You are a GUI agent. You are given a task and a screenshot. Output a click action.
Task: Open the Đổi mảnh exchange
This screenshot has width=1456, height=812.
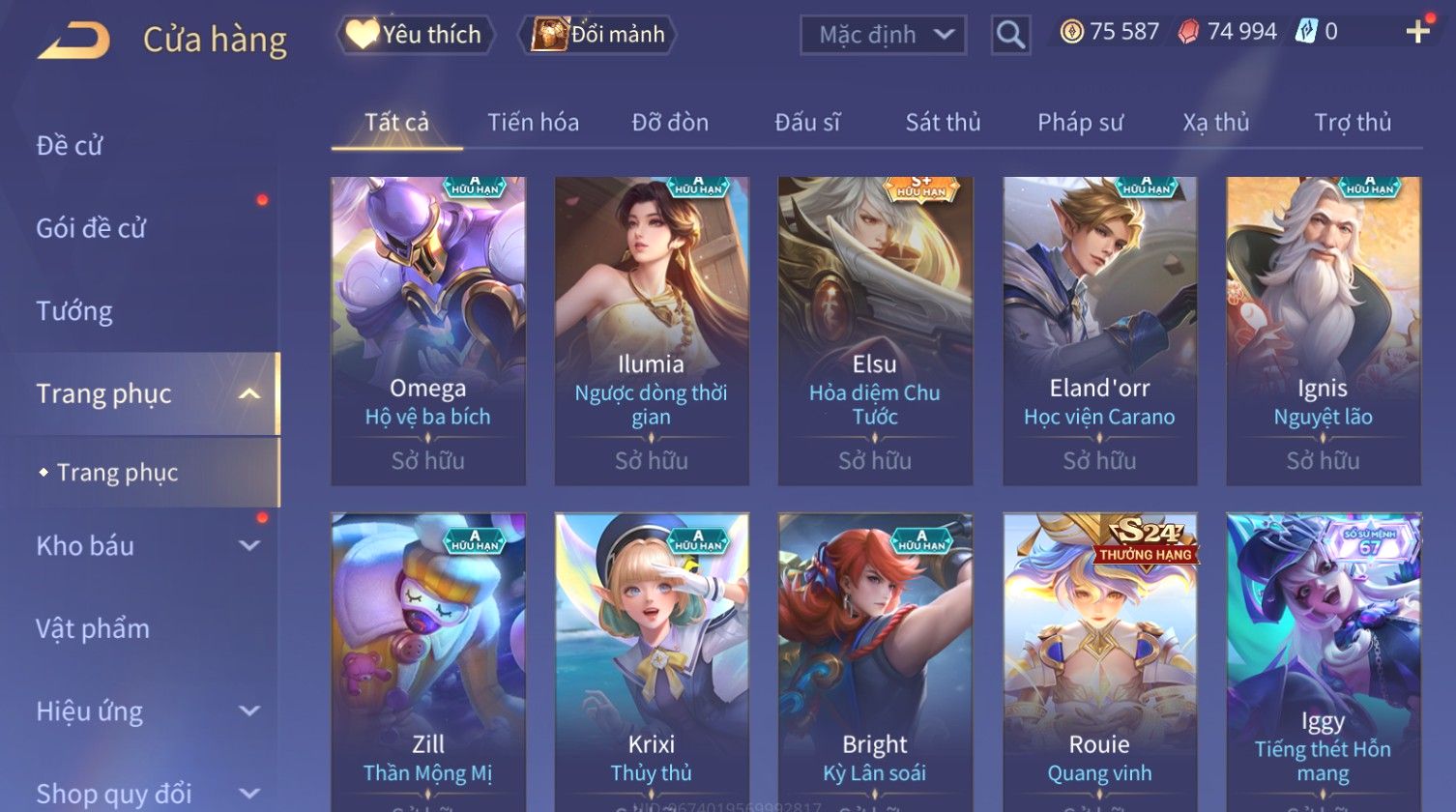pyautogui.click(x=598, y=35)
